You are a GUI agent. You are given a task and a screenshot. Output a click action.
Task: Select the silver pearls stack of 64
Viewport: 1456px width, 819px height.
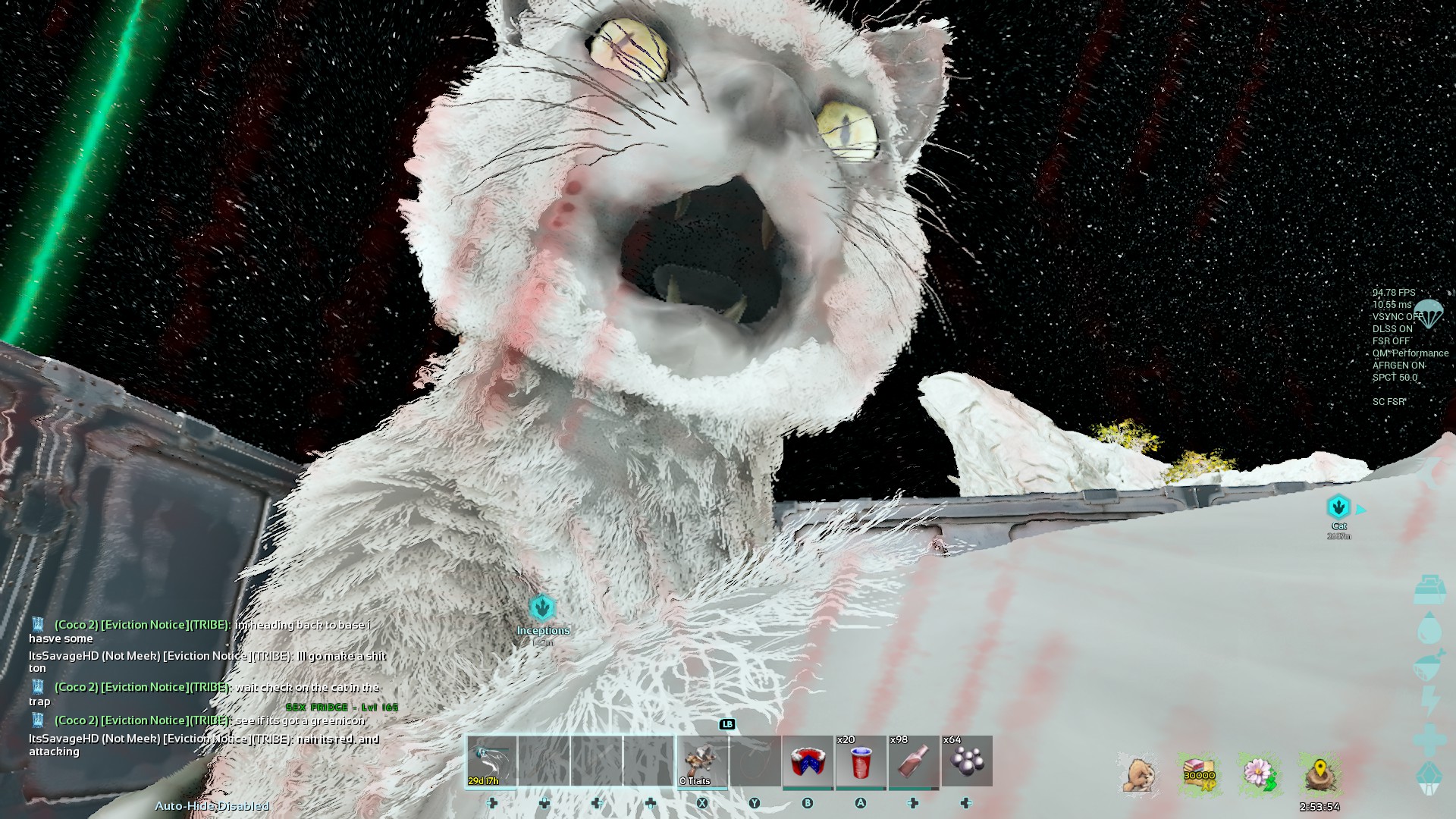[967, 761]
